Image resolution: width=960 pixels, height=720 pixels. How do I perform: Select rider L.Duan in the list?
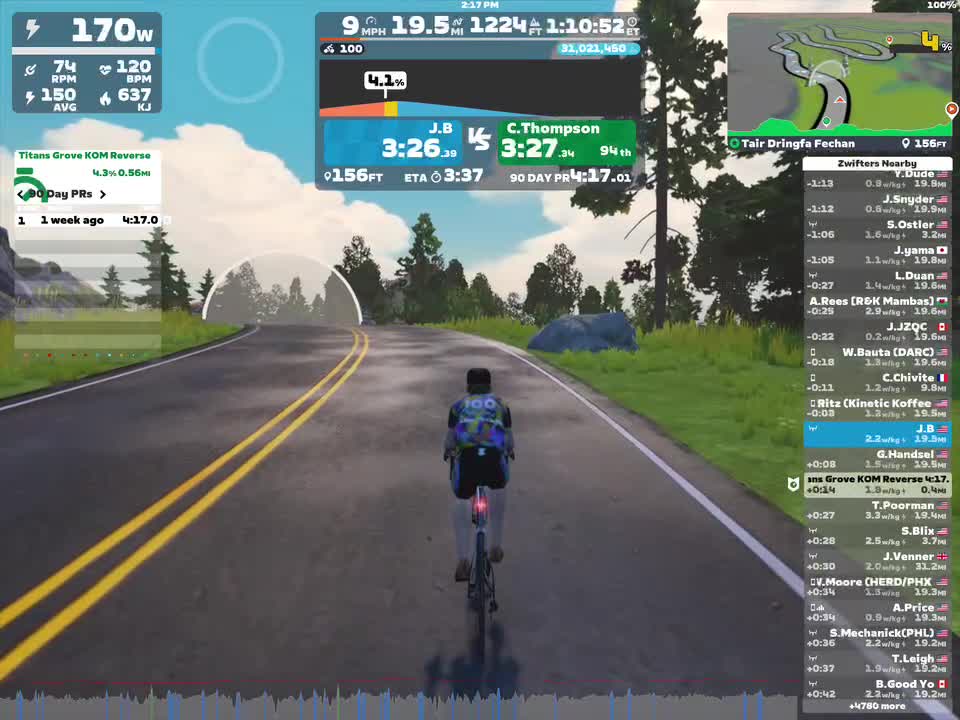(x=877, y=280)
